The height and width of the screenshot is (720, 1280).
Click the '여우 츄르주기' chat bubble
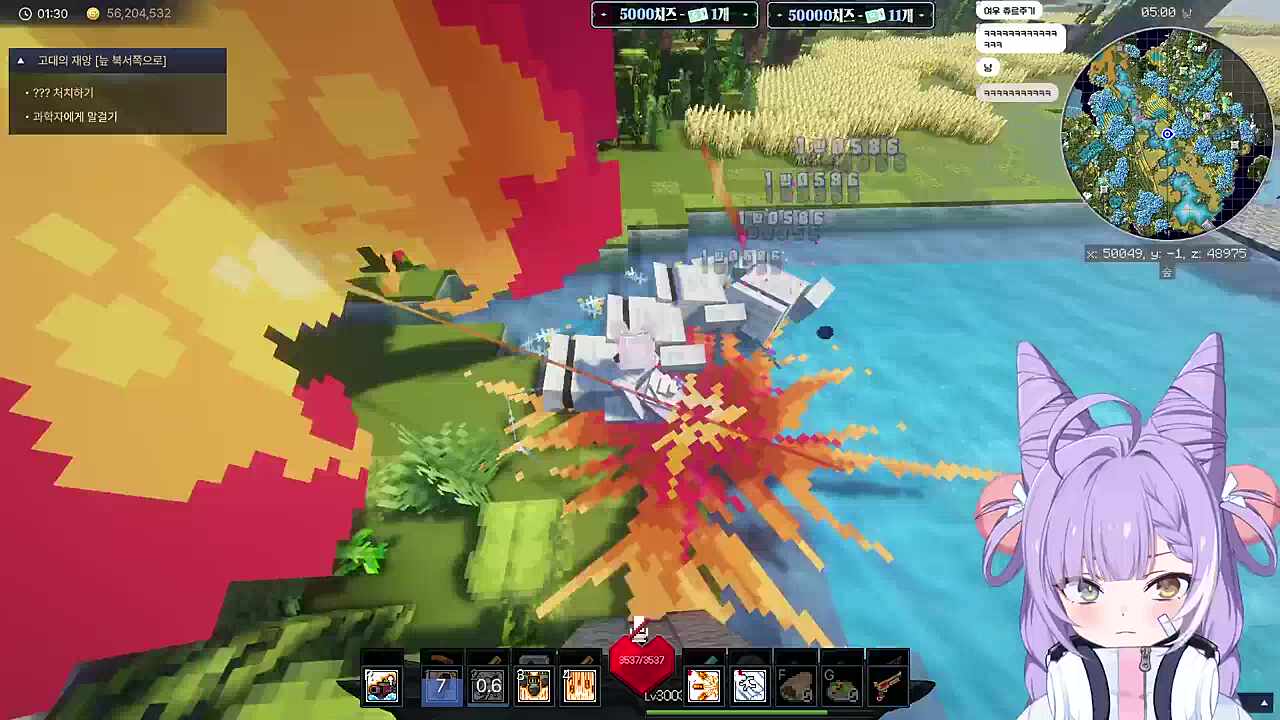pyautogui.click(x=1008, y=11)
